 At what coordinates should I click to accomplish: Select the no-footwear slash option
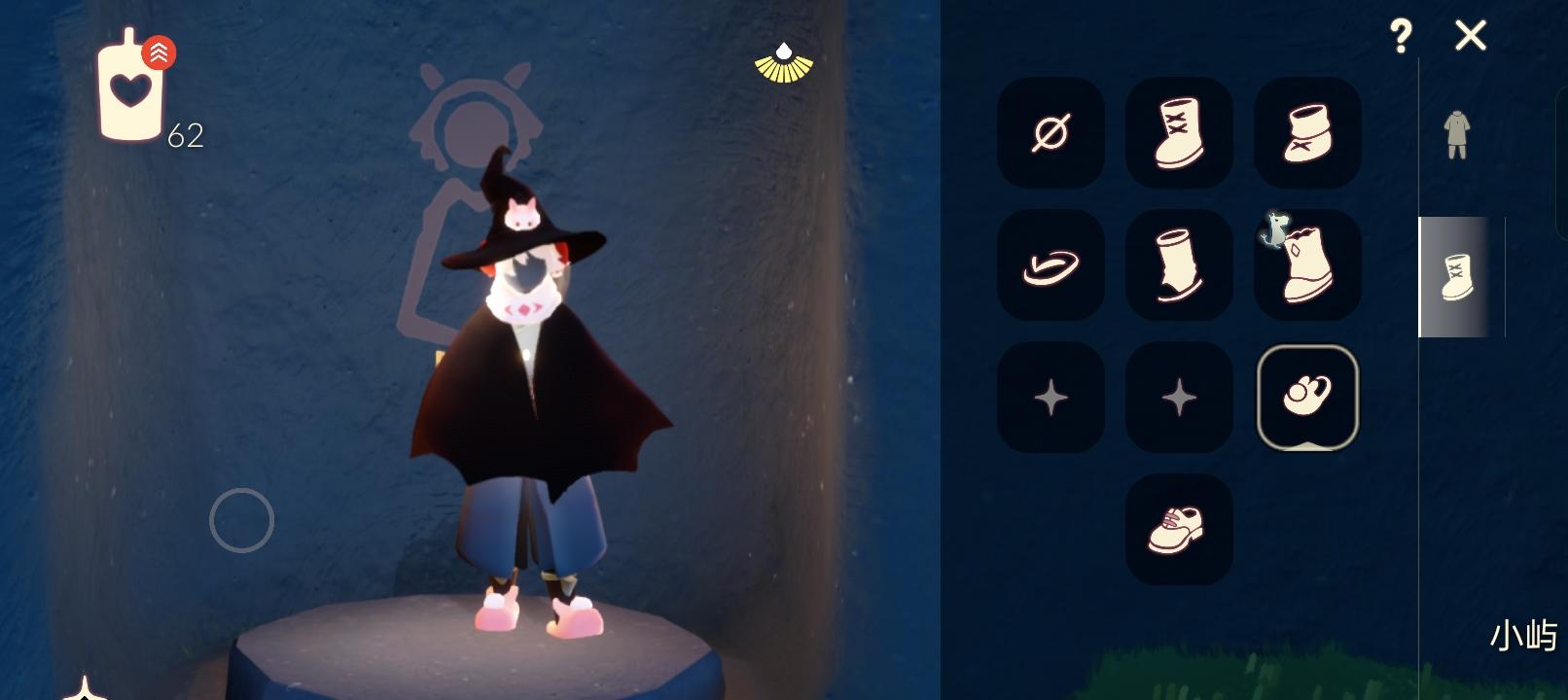coord(1050,133)
